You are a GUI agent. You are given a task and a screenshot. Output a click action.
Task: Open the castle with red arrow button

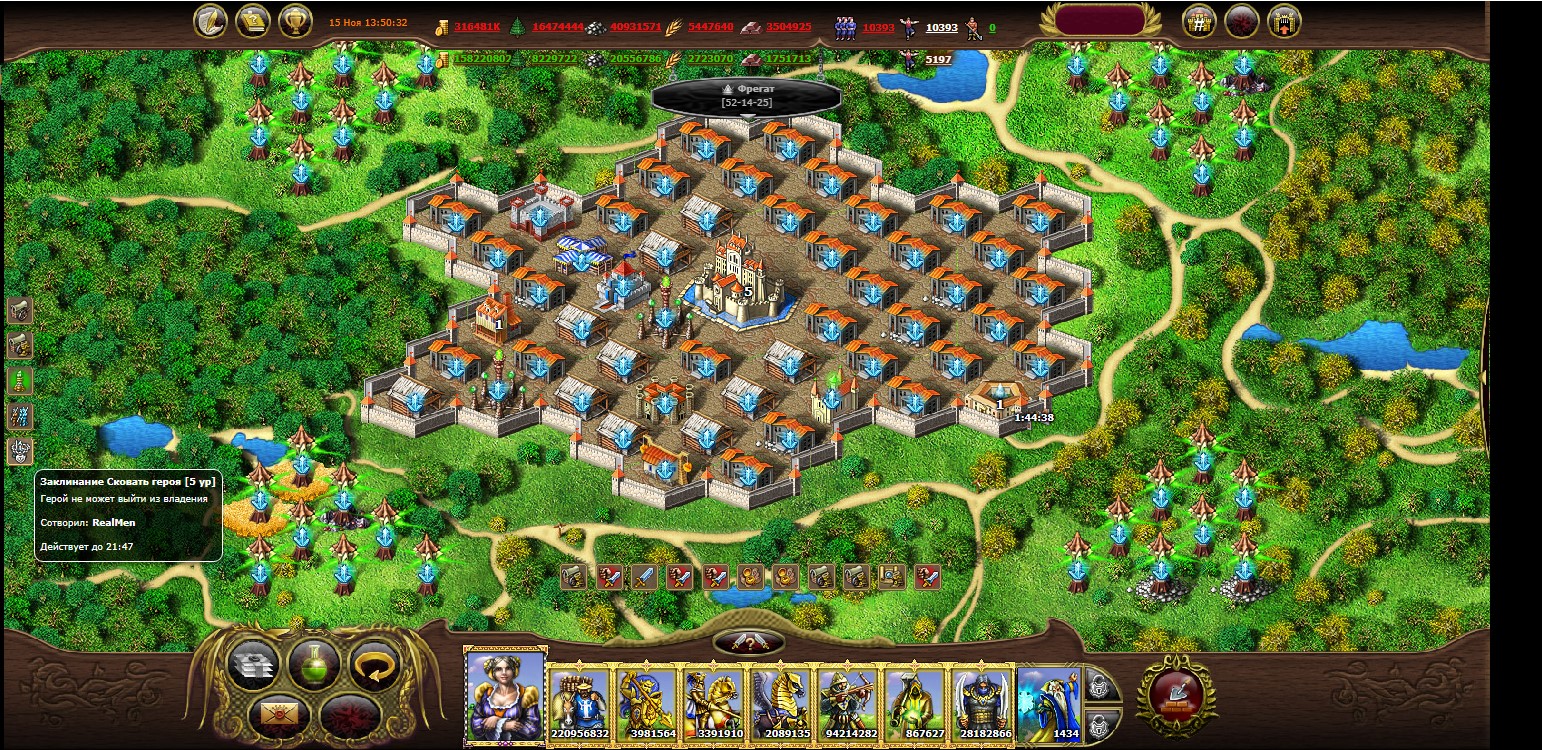coord(1284,20)
